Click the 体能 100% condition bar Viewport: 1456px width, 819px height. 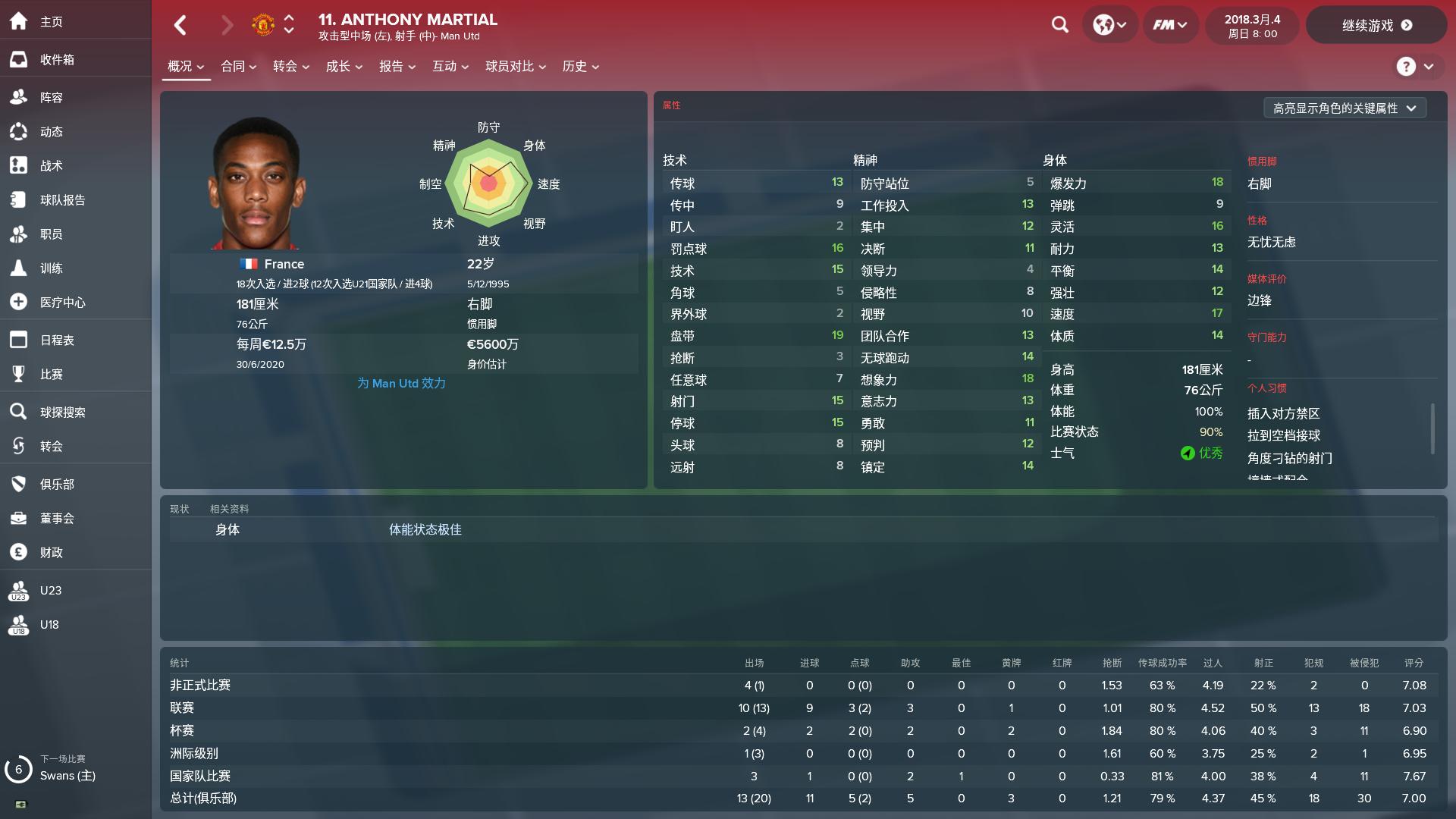click(x=1137, y=413)
